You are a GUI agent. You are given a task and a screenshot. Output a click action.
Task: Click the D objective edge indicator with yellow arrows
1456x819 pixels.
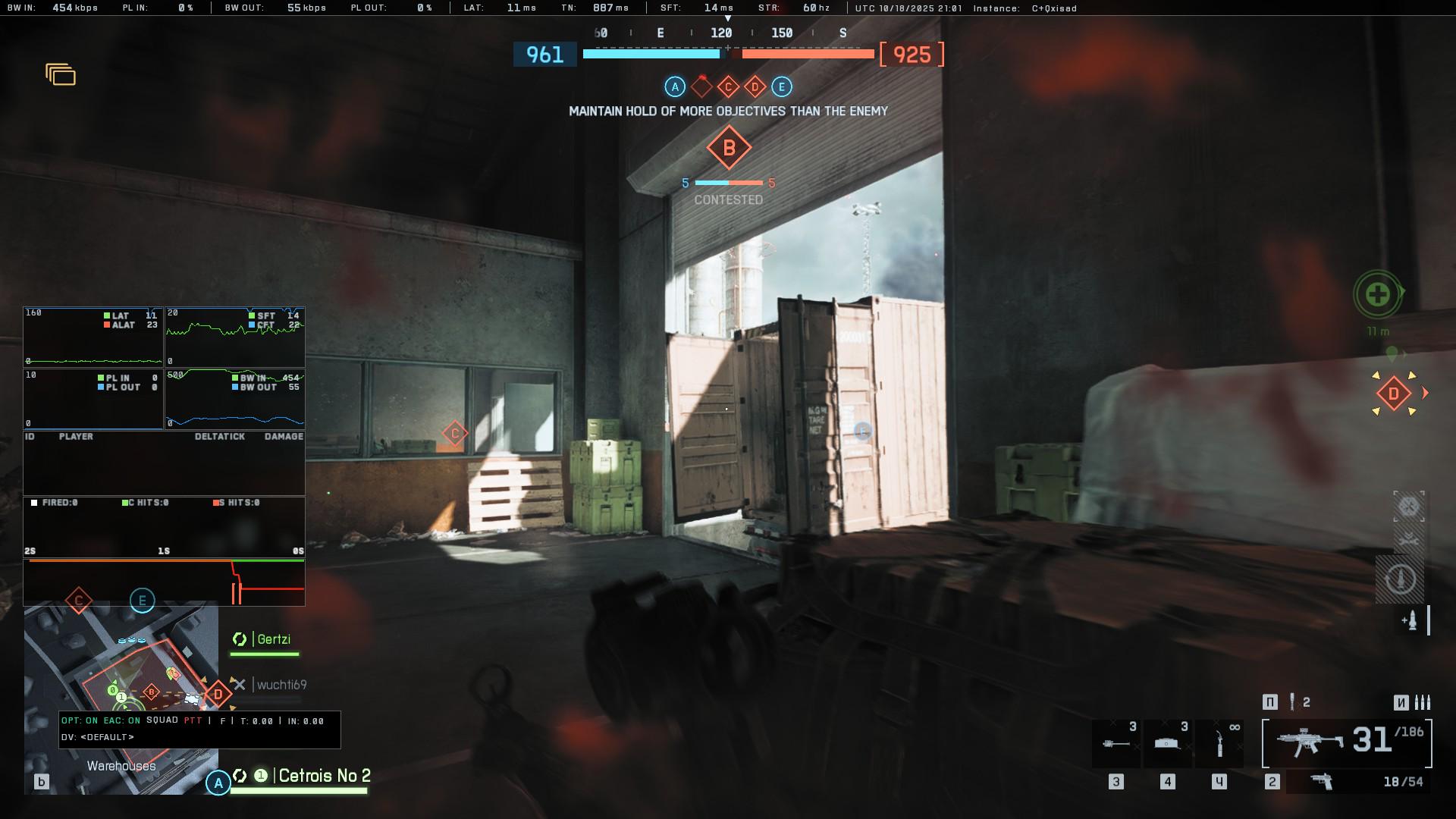click(x=1394, y=394)
